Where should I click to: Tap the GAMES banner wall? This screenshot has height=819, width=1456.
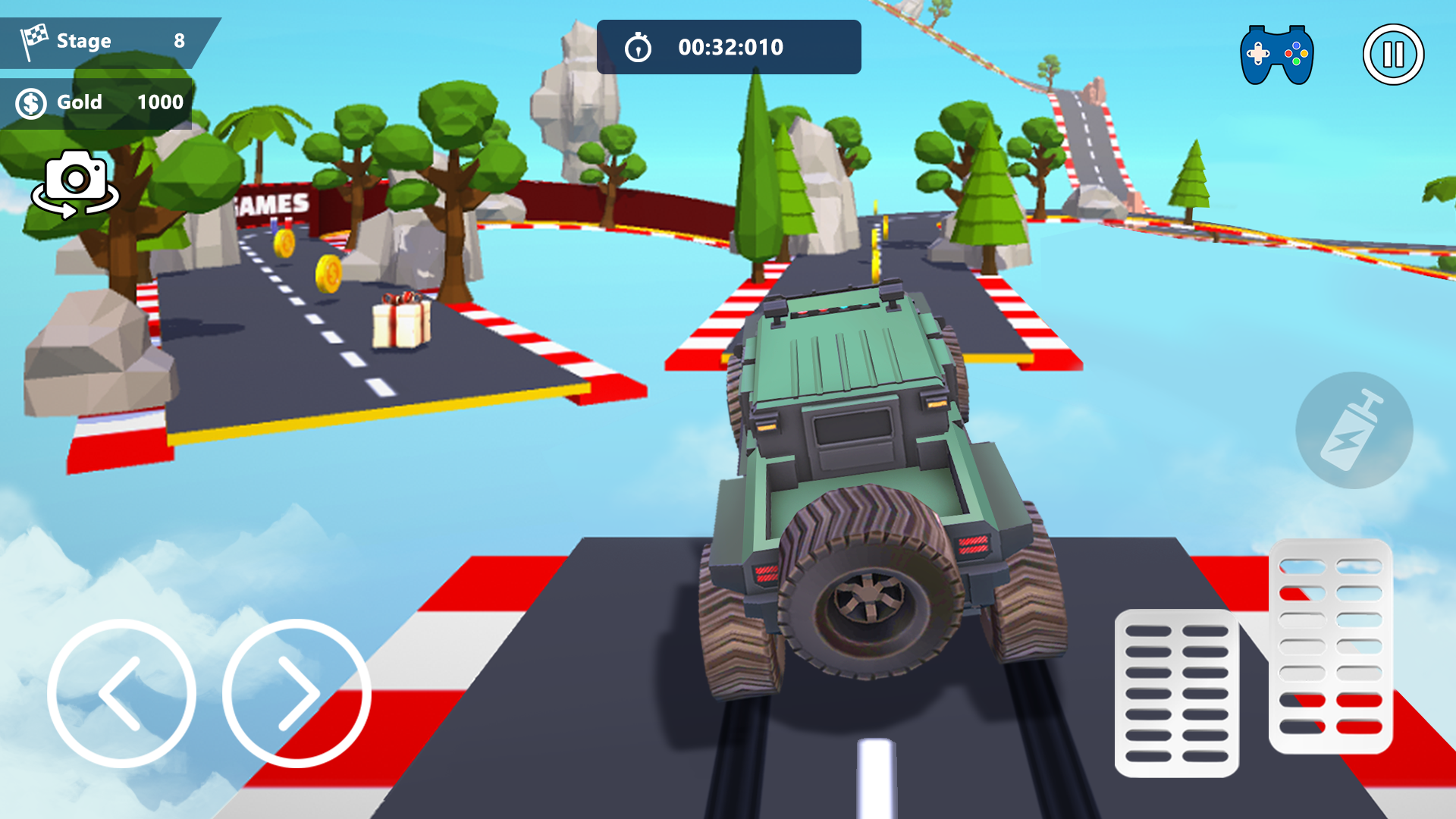tap(271, 203)
